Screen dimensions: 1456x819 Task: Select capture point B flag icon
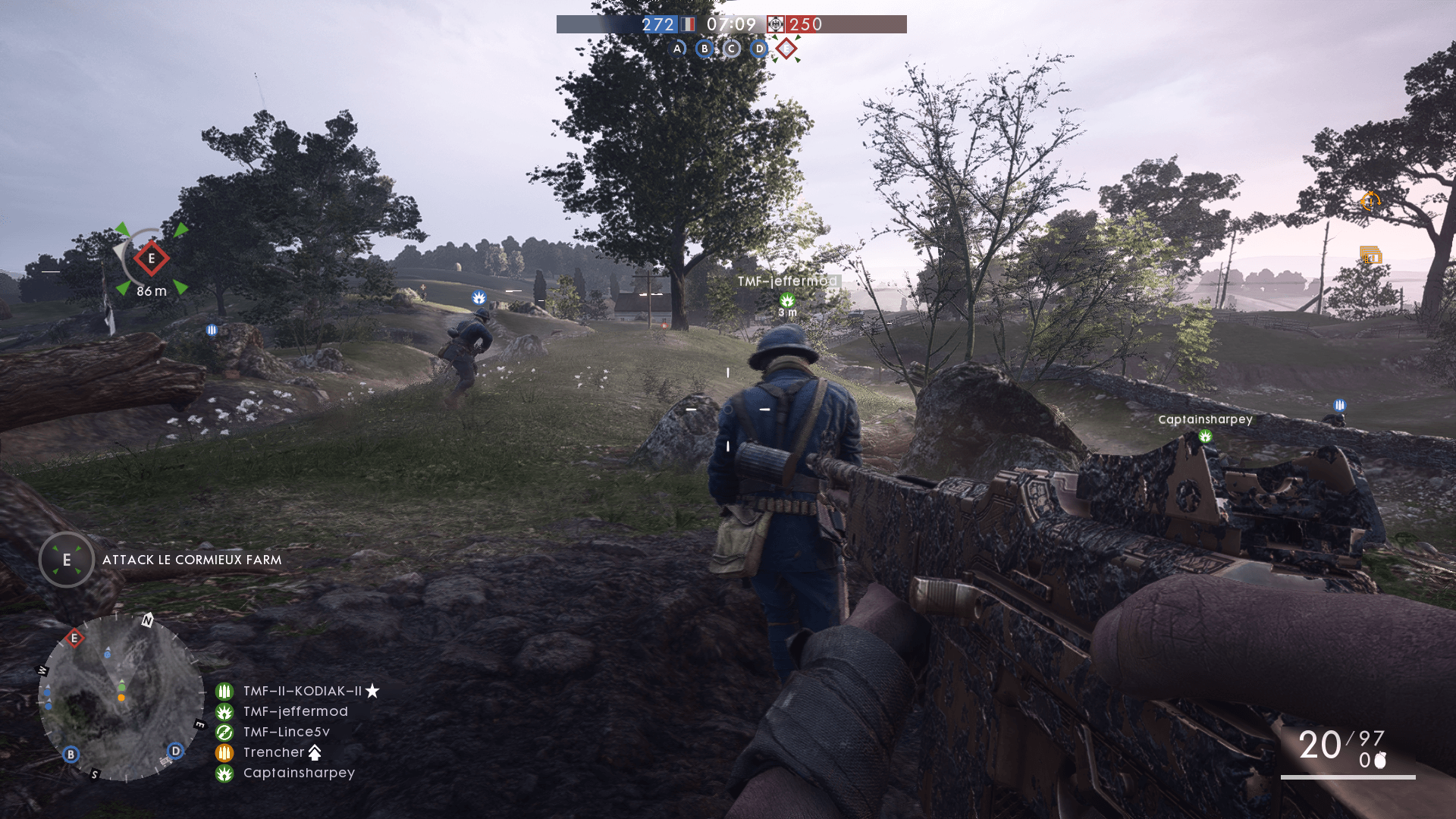pyautogui.click(x=704, y=49)
